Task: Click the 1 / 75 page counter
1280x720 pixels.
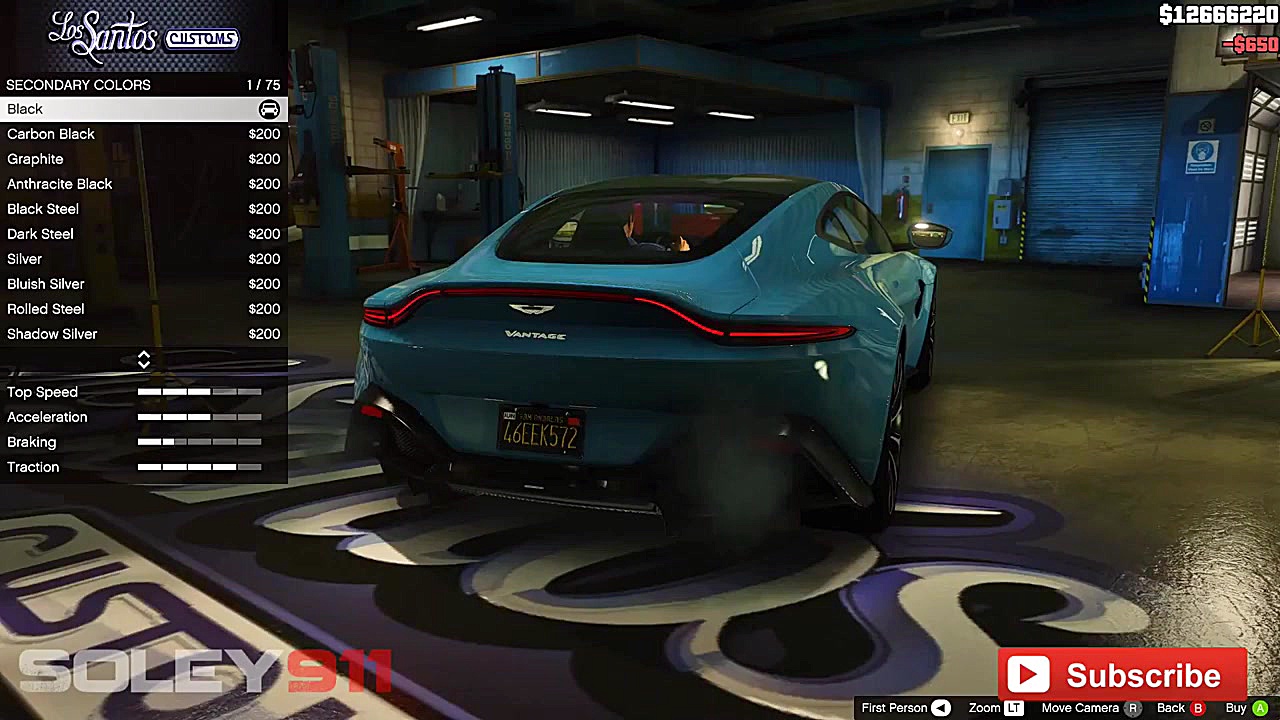Action: pos(264,85)
